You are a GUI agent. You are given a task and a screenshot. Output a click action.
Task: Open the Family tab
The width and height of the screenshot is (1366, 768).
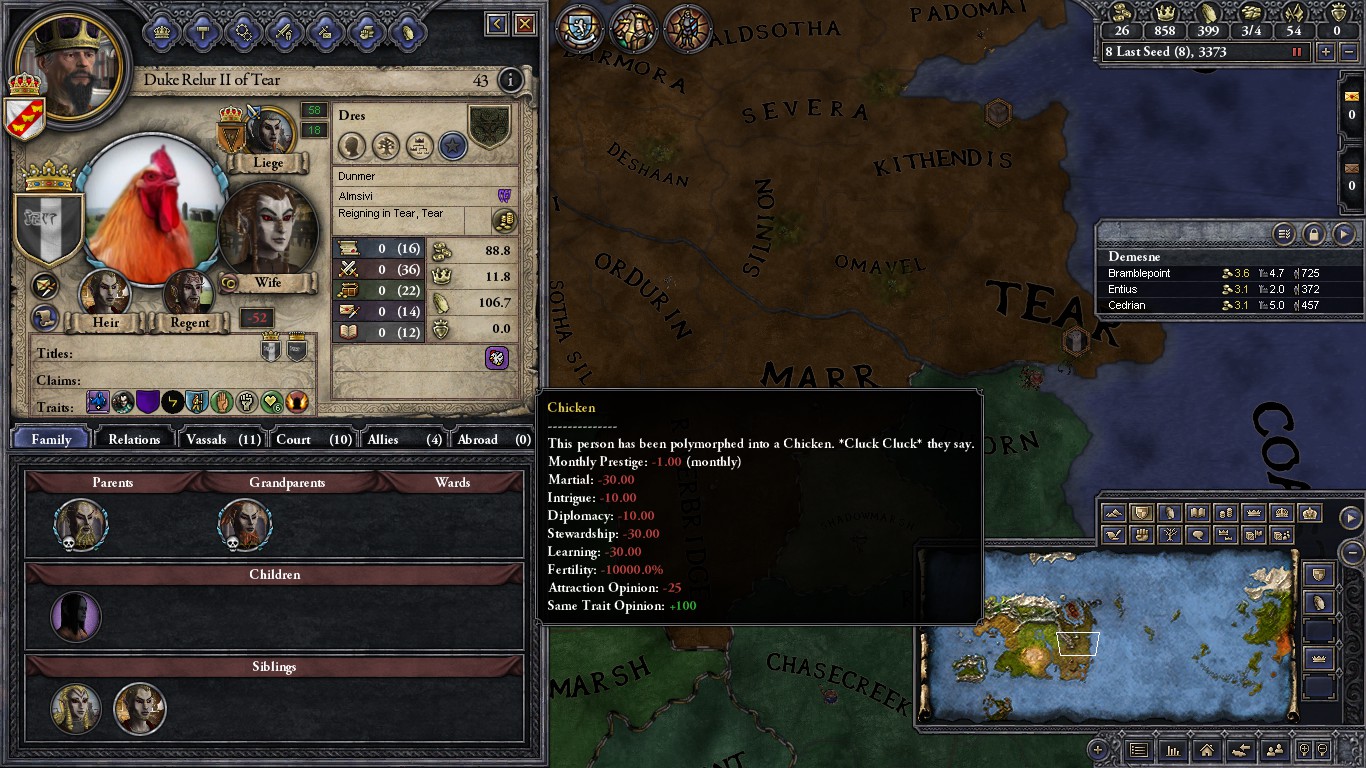click(51, 439)
